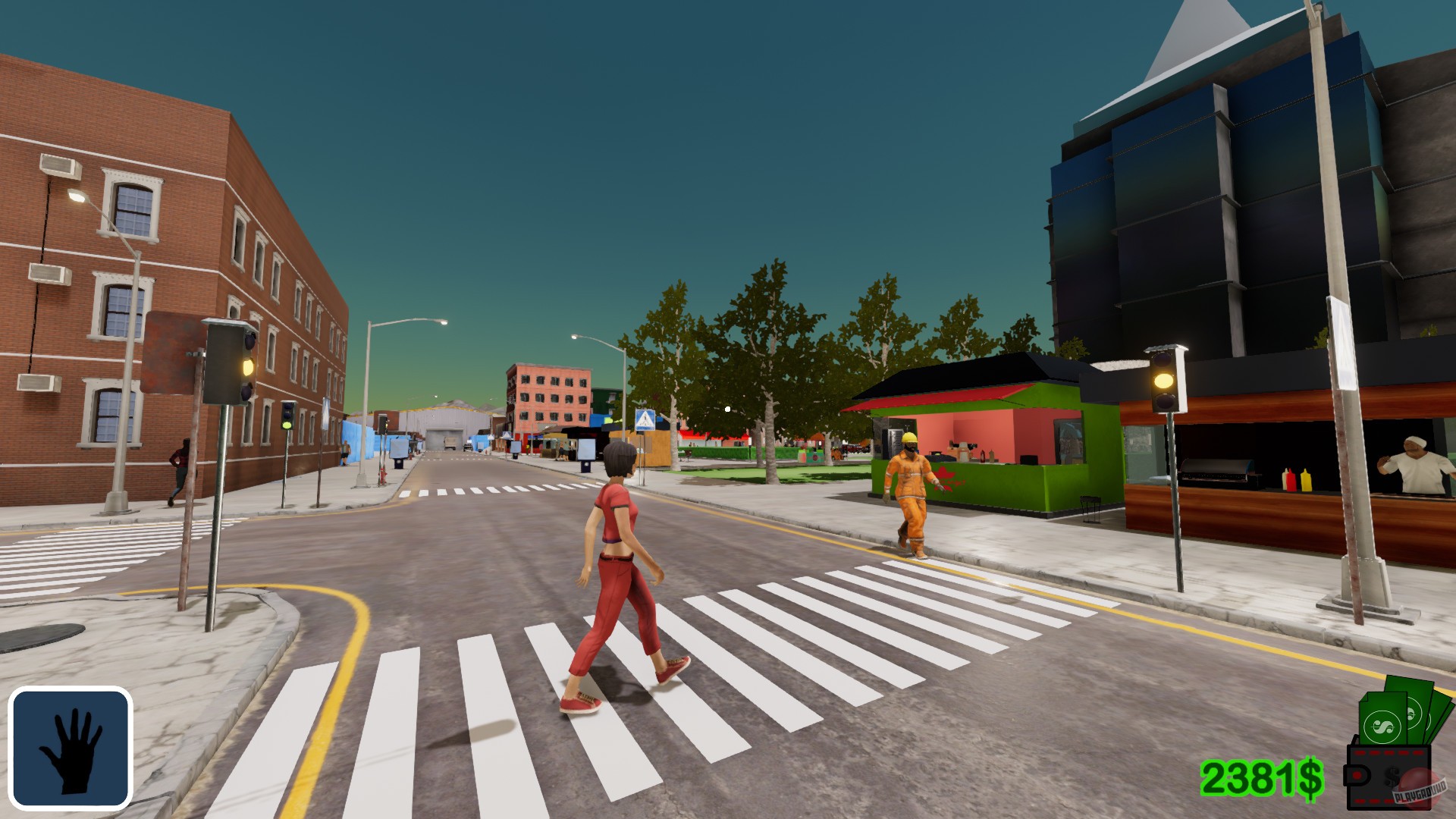This screenshot has width=1456, height=819.
Task: Click the dollar sign on the wallet
Action: tap(1392, 776)
